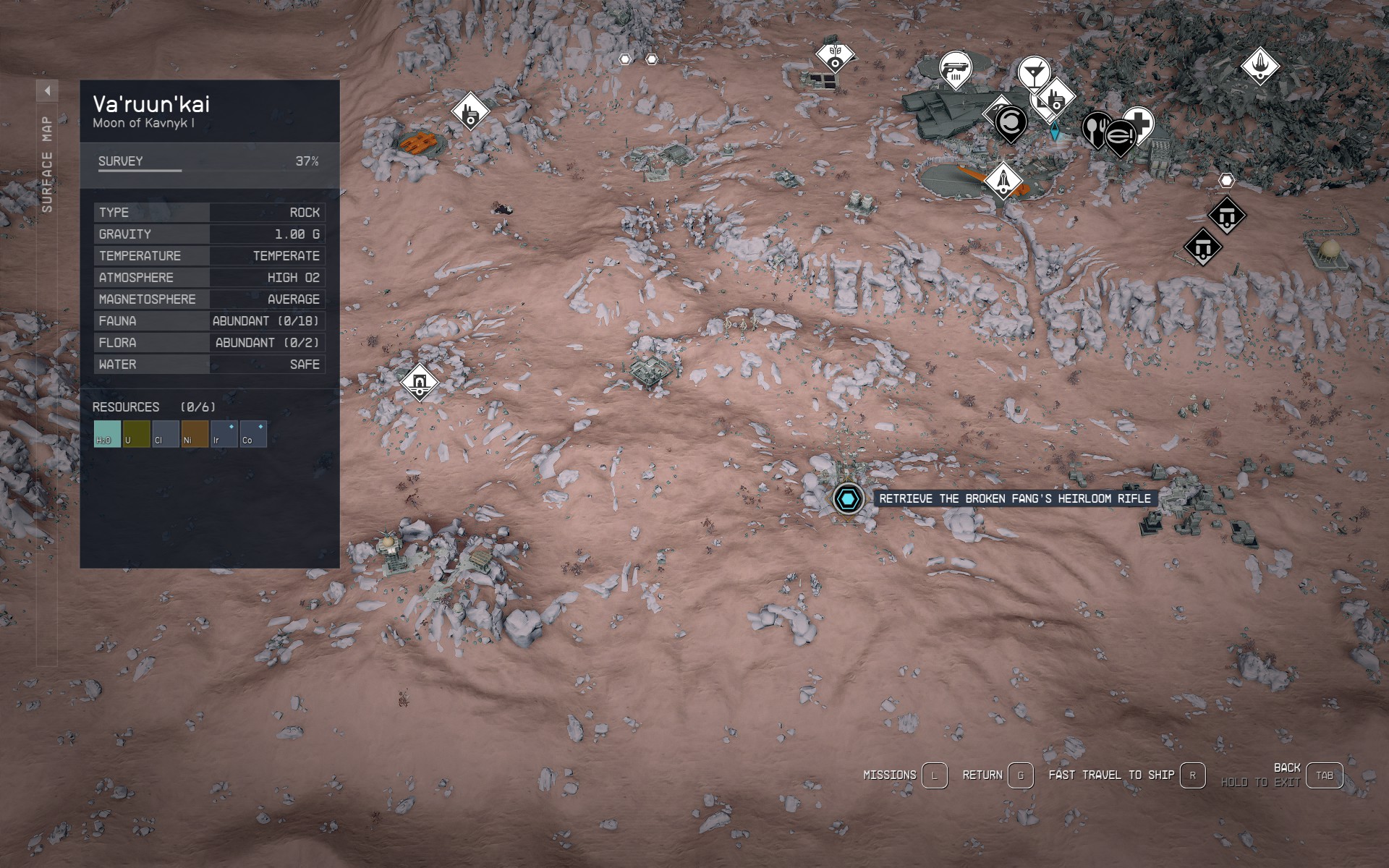
Task: Click the medical clinic cross marker
Action: pos(1142,124)
